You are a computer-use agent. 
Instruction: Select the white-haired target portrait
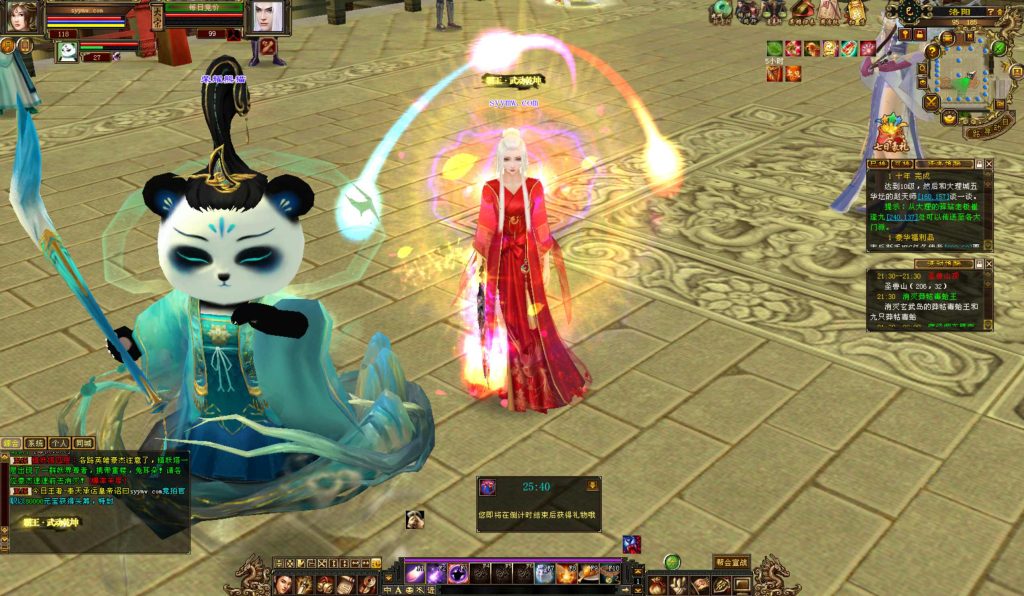click(266, 17)
